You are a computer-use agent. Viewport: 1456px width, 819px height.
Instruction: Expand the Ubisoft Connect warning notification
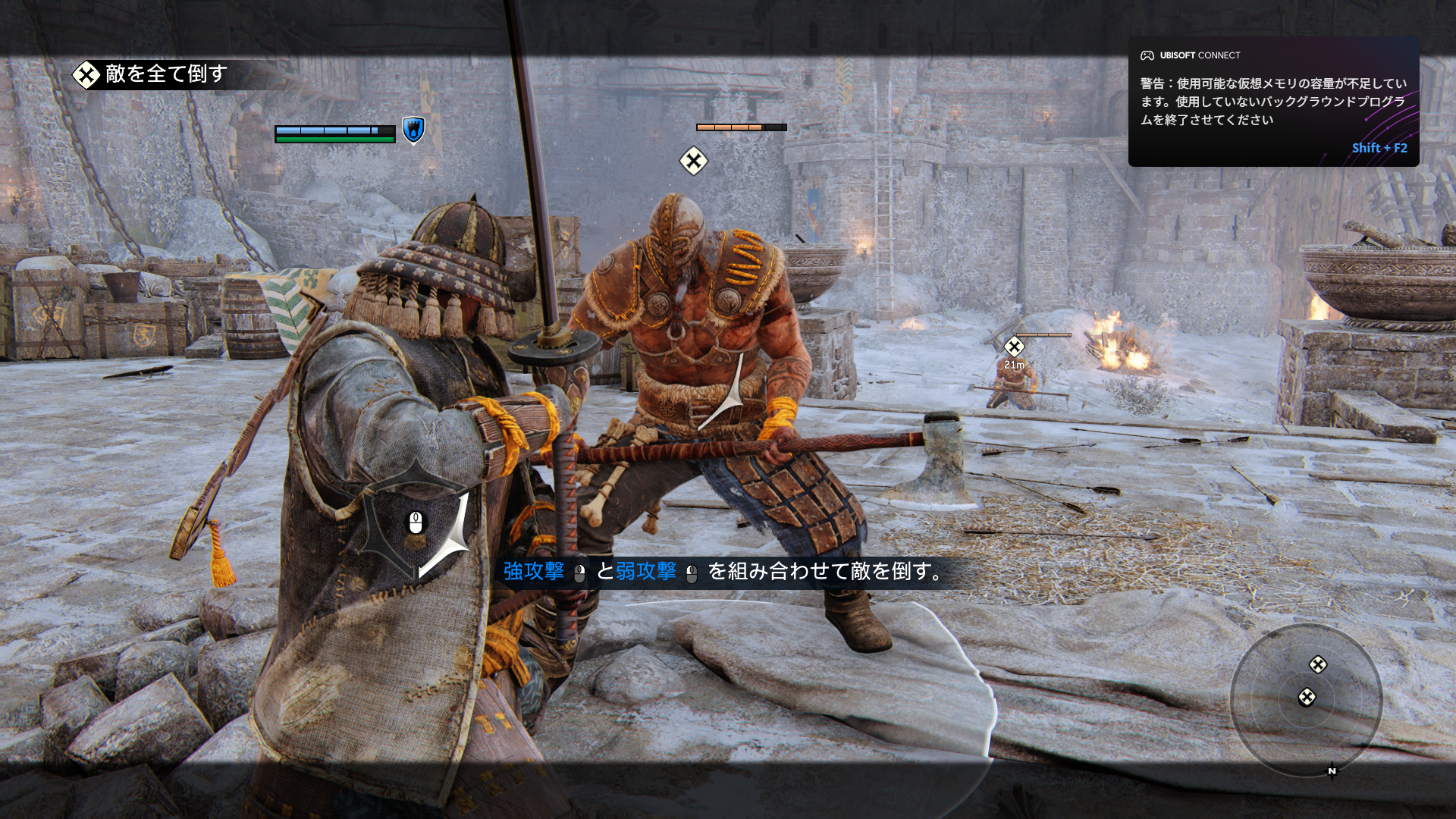pyautogui.click(x=1272, y=101)
